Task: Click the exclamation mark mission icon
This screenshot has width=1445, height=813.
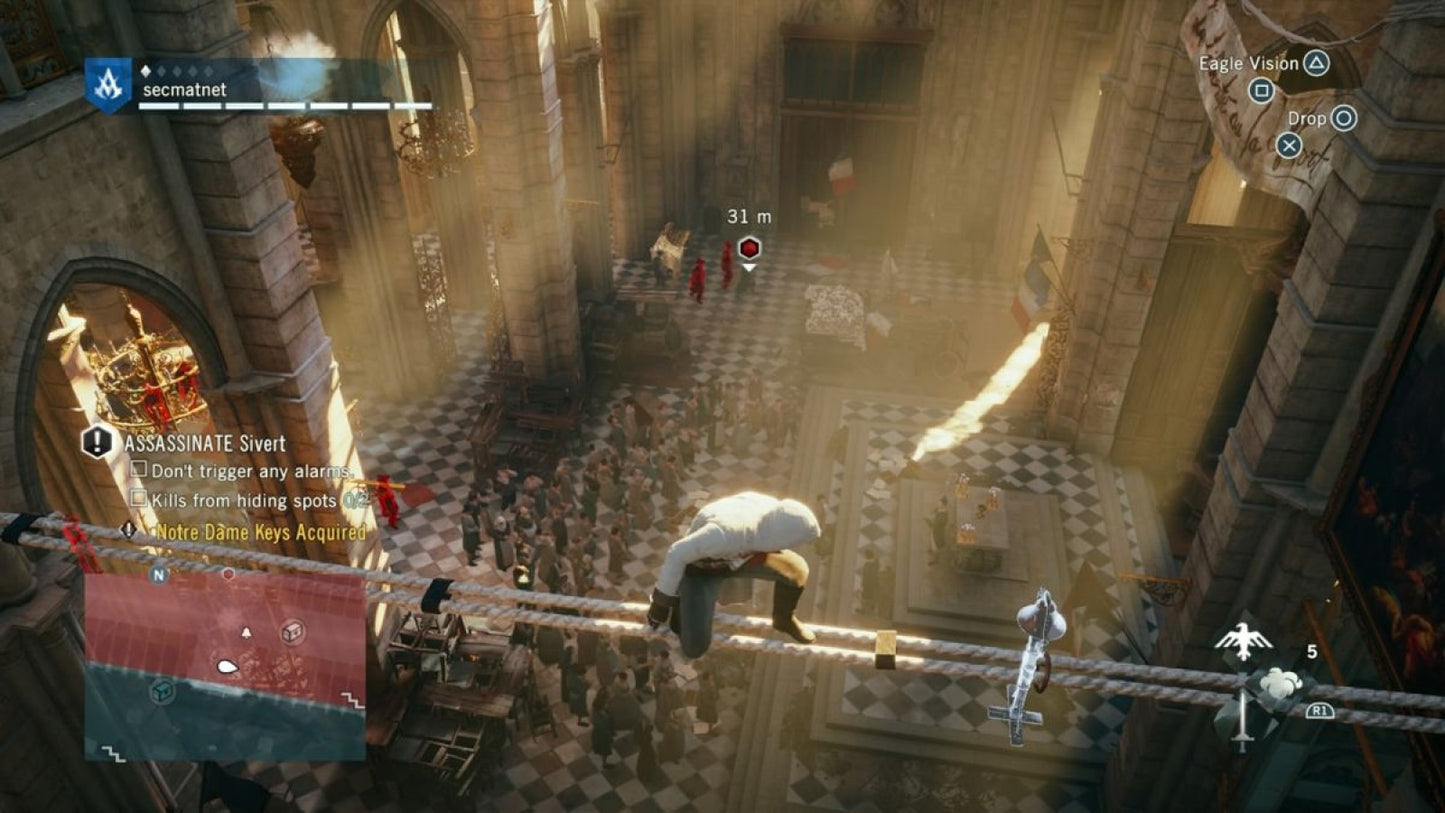Action: (96, 443)
